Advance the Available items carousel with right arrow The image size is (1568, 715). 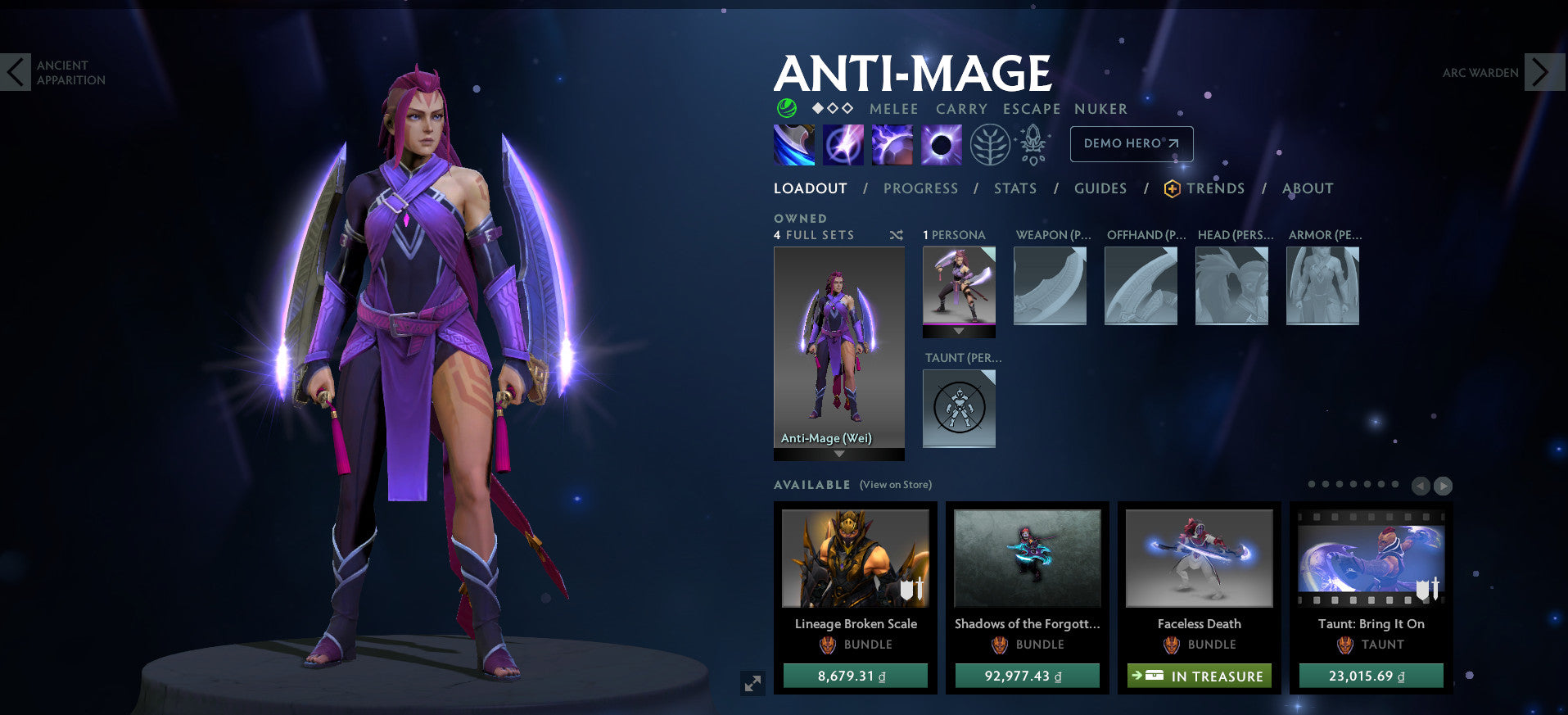[1442, 486]
